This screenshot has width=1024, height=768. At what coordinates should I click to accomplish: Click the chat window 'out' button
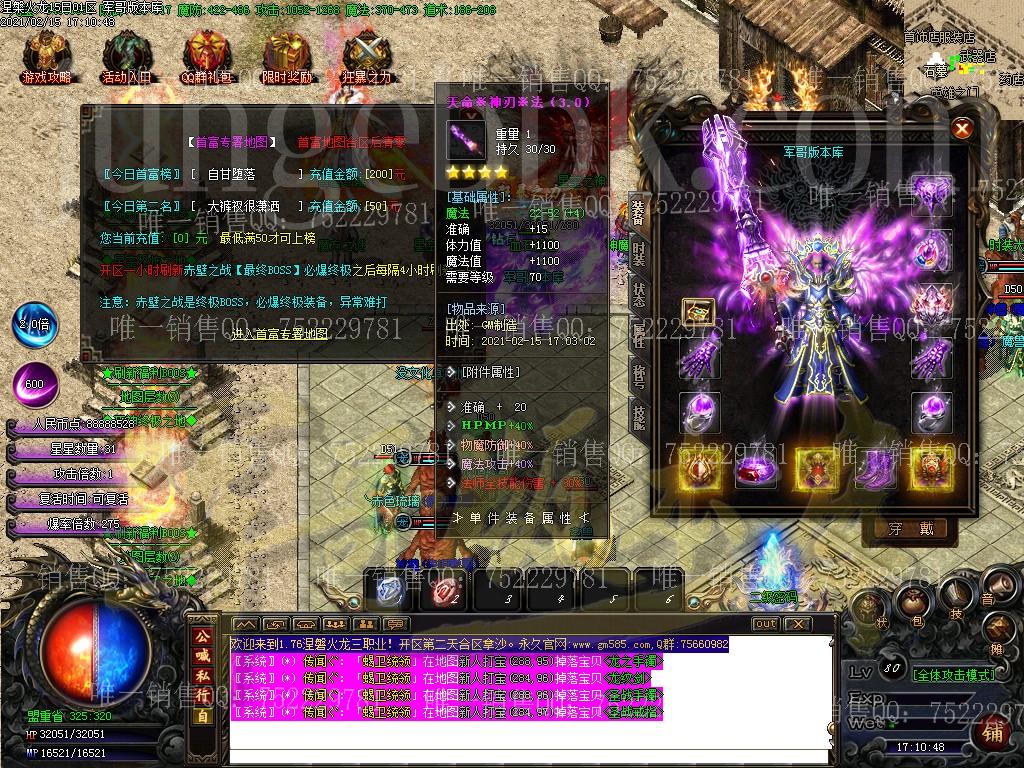coord(765,624)
